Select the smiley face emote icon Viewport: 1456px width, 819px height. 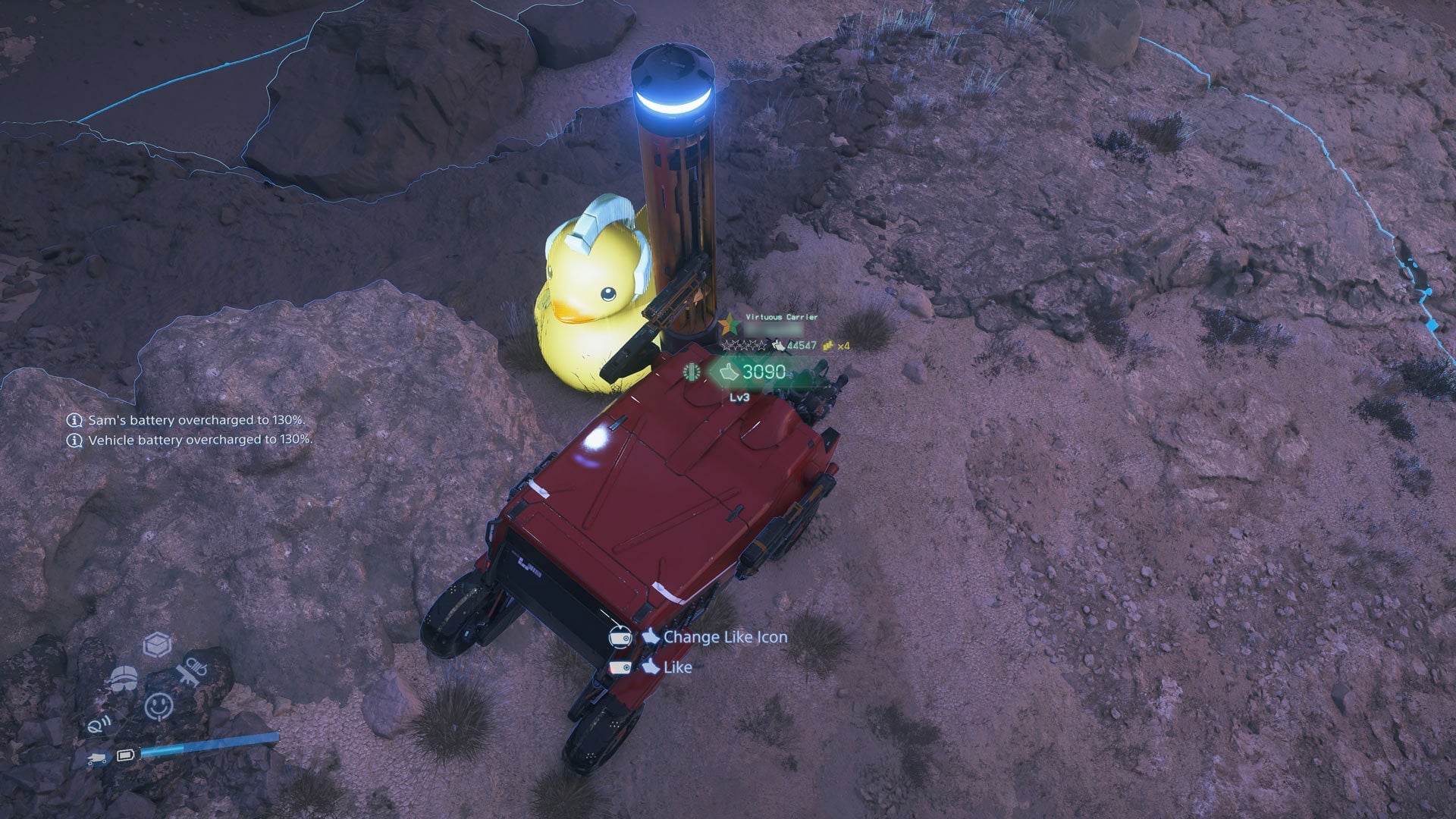tap(158, 704)
